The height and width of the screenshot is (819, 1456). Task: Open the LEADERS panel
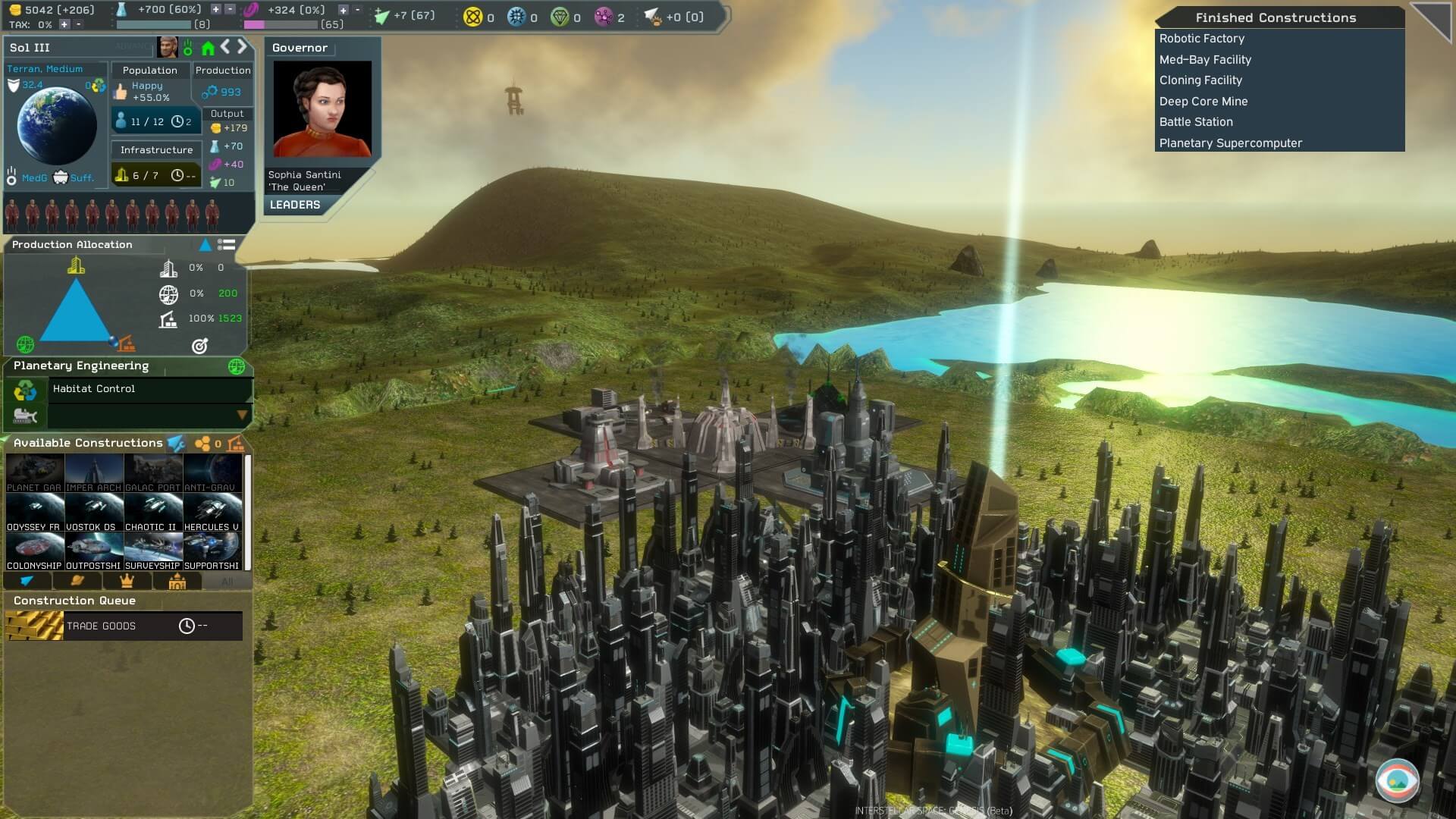point(295,205)
